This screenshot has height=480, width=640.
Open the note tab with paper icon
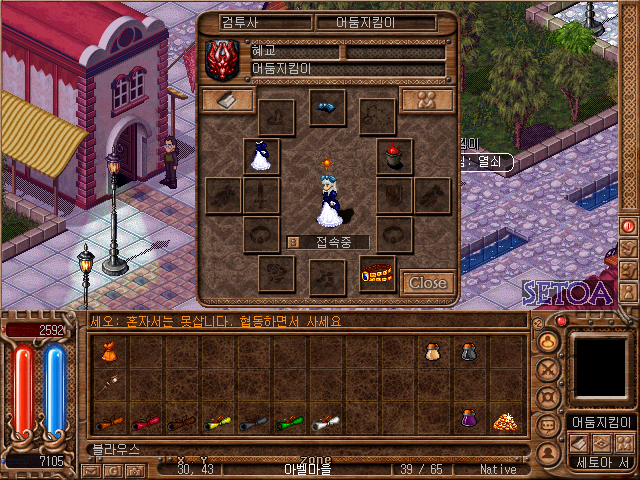[227, 100]
